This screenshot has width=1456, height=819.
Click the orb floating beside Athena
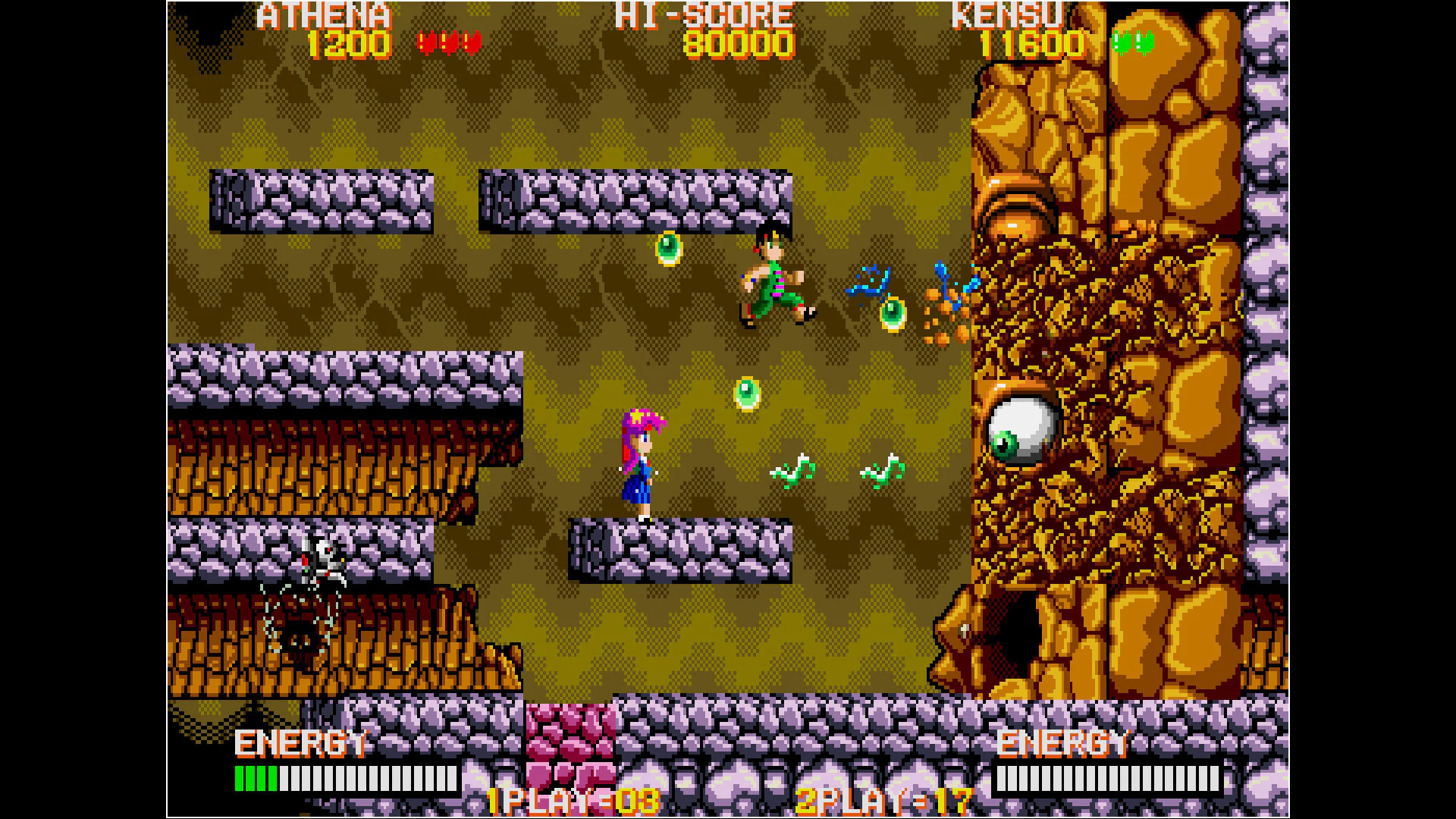tap(747, 394)
